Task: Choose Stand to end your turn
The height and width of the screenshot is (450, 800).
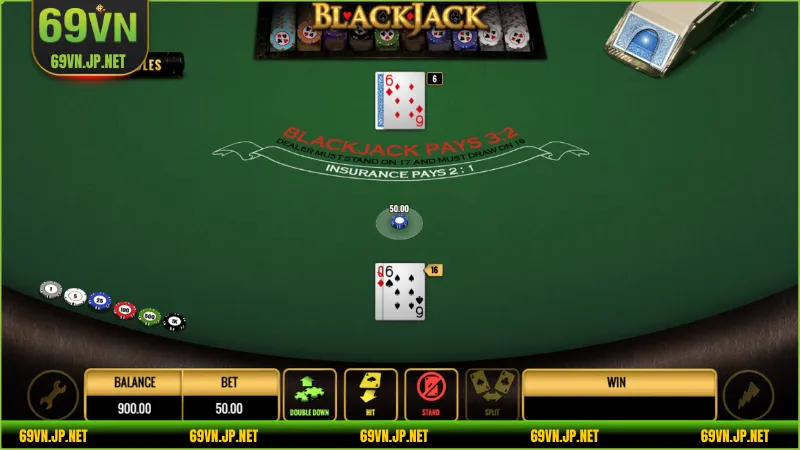Action: [432, 395]
